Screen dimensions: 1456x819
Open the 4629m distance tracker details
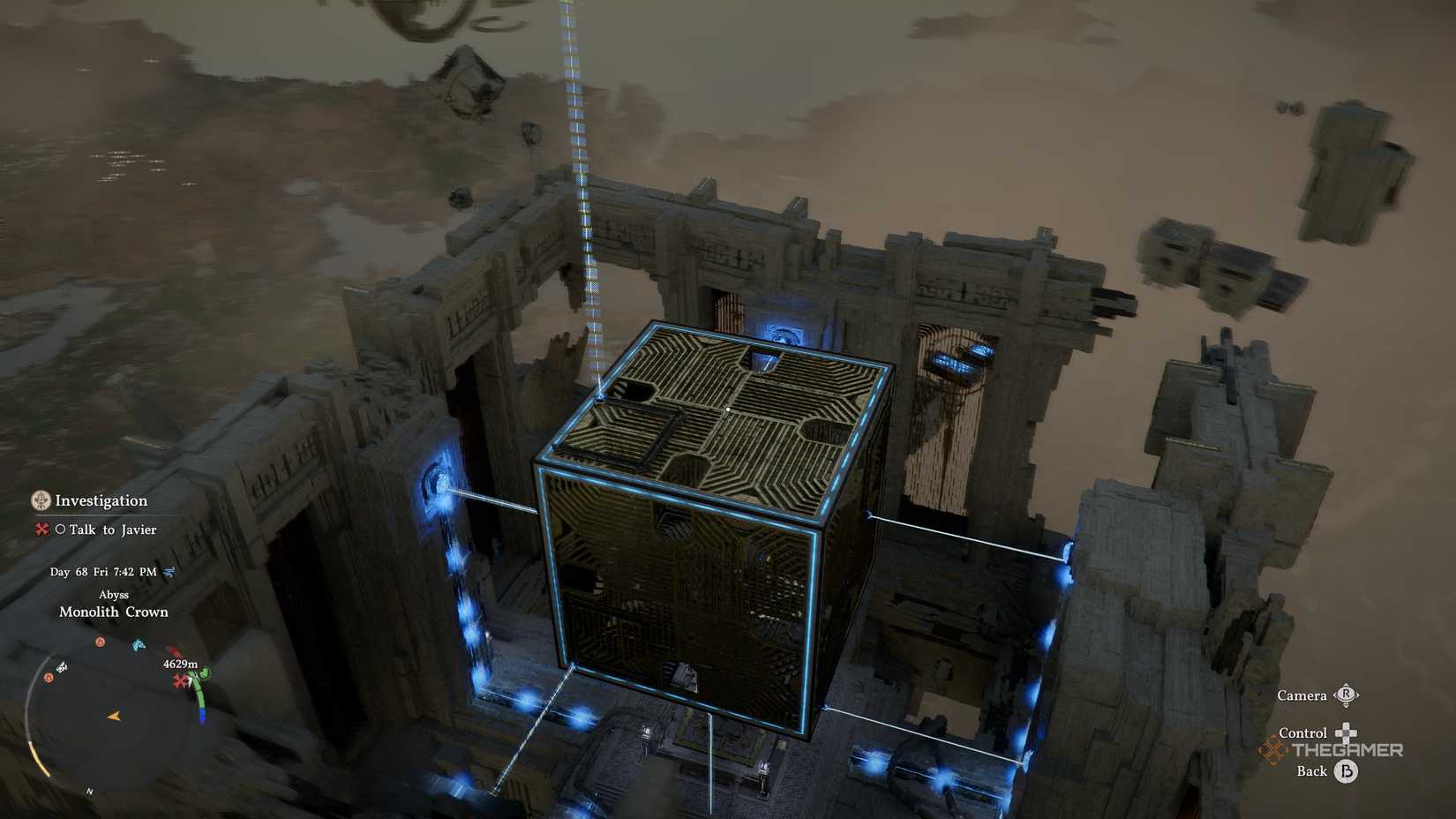pos(181,664)
